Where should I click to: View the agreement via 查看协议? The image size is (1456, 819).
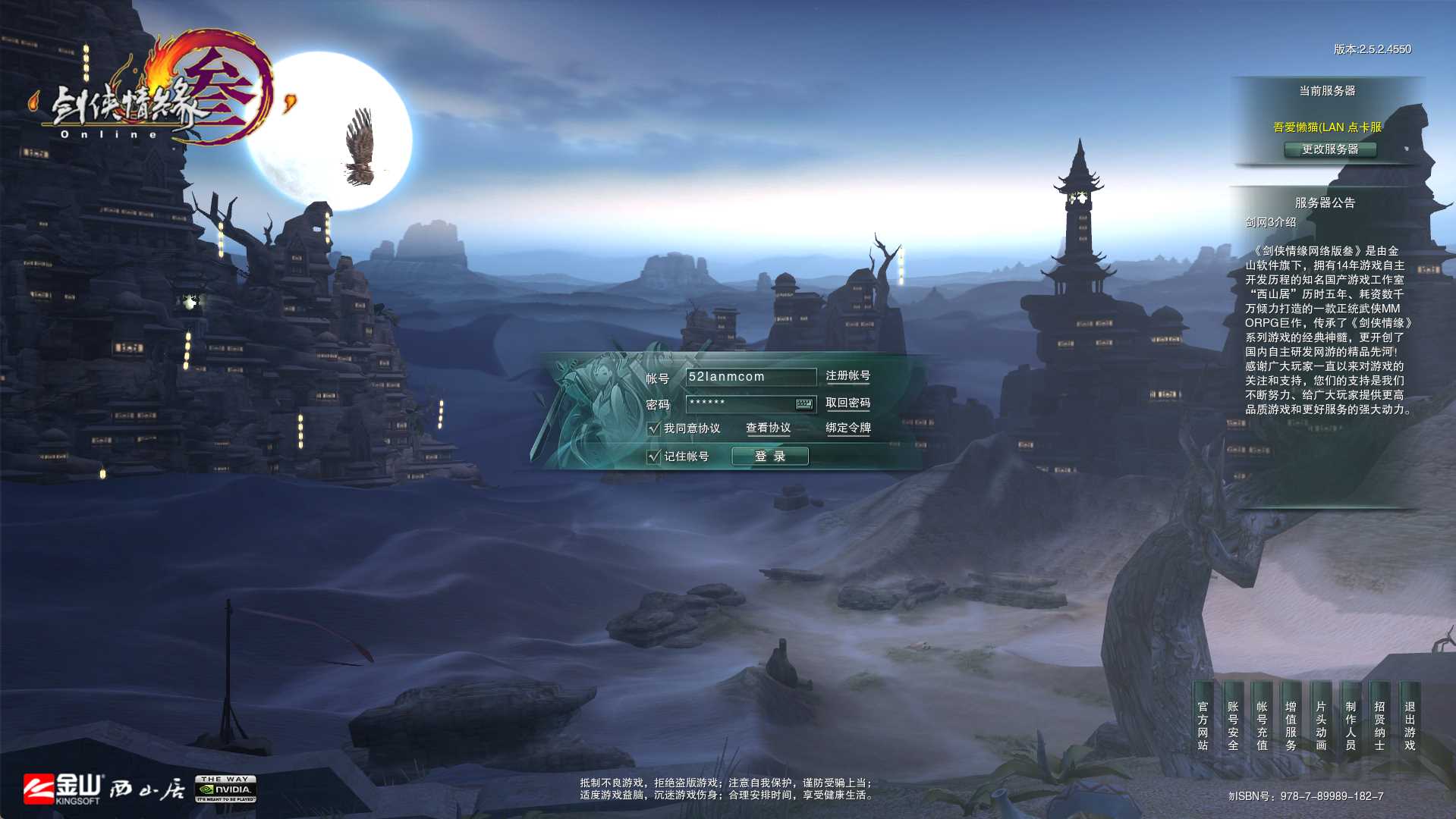point(768,428)
